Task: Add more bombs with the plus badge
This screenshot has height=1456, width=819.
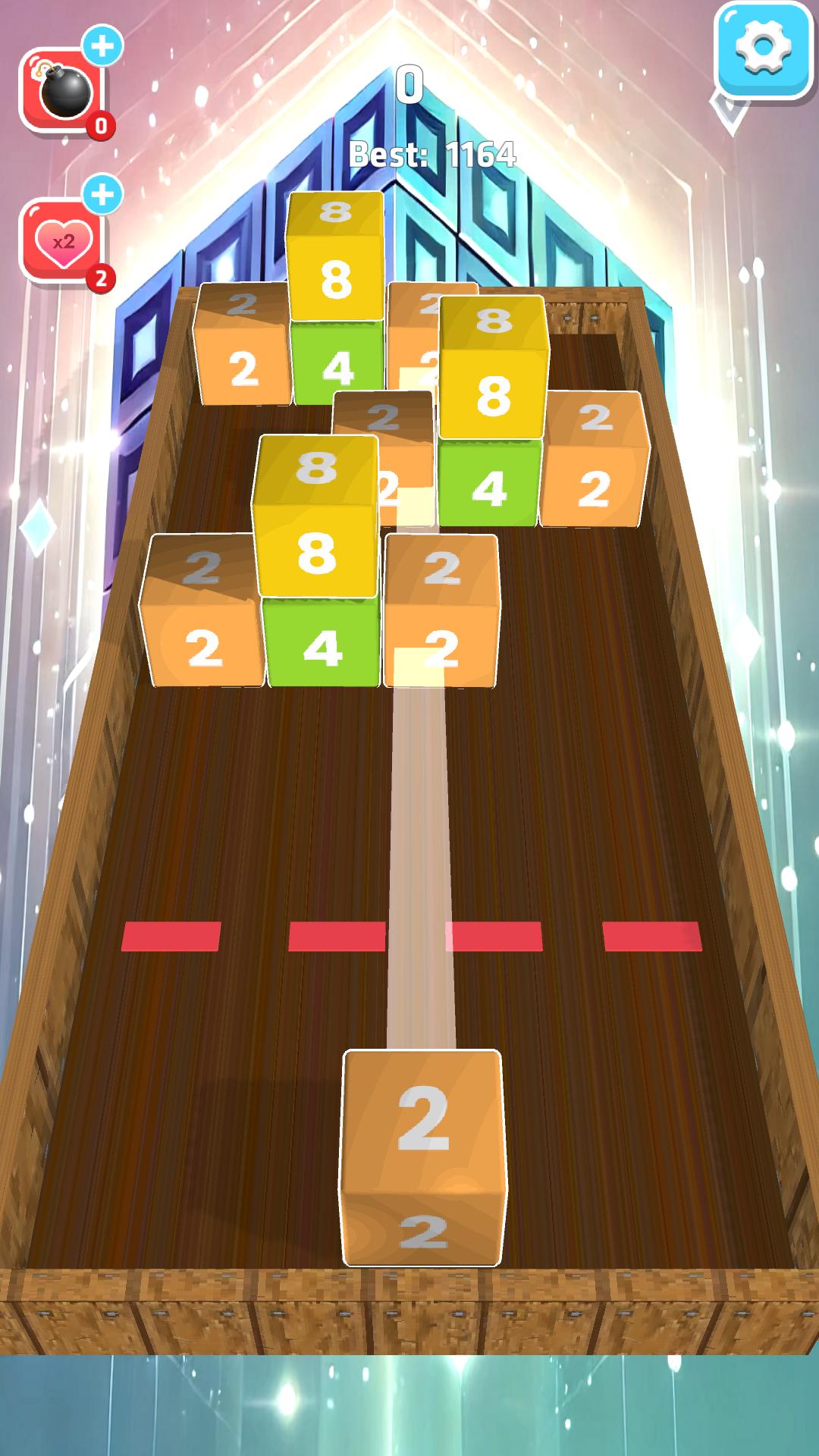Action: tap(102, 46)
